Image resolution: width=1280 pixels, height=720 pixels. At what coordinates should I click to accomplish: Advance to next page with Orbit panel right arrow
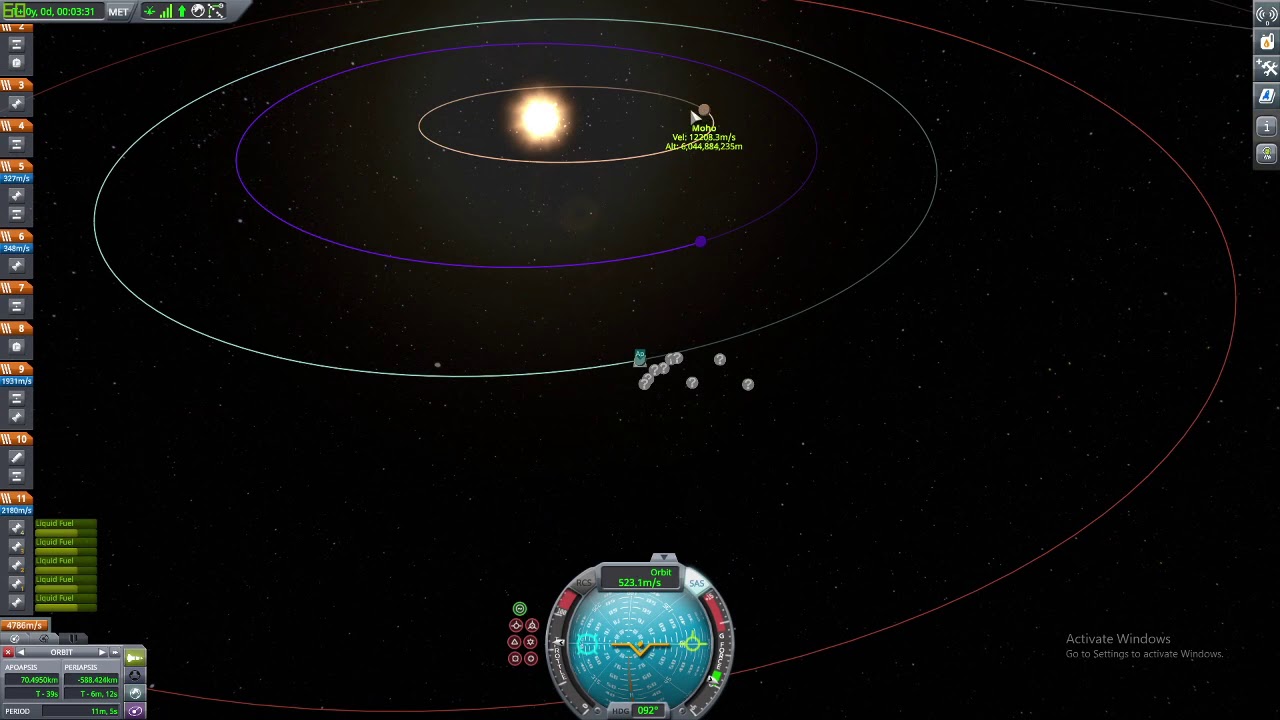(102, 652)
